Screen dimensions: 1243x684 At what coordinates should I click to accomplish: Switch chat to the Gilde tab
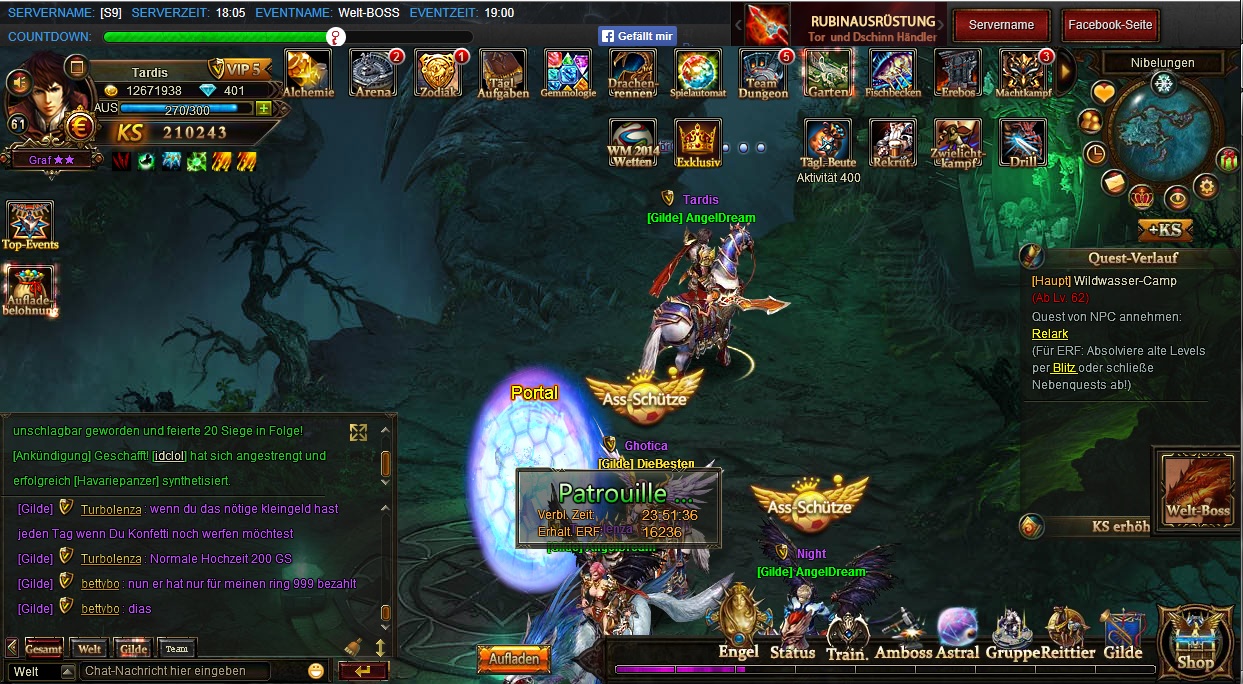tap(132, 648)
